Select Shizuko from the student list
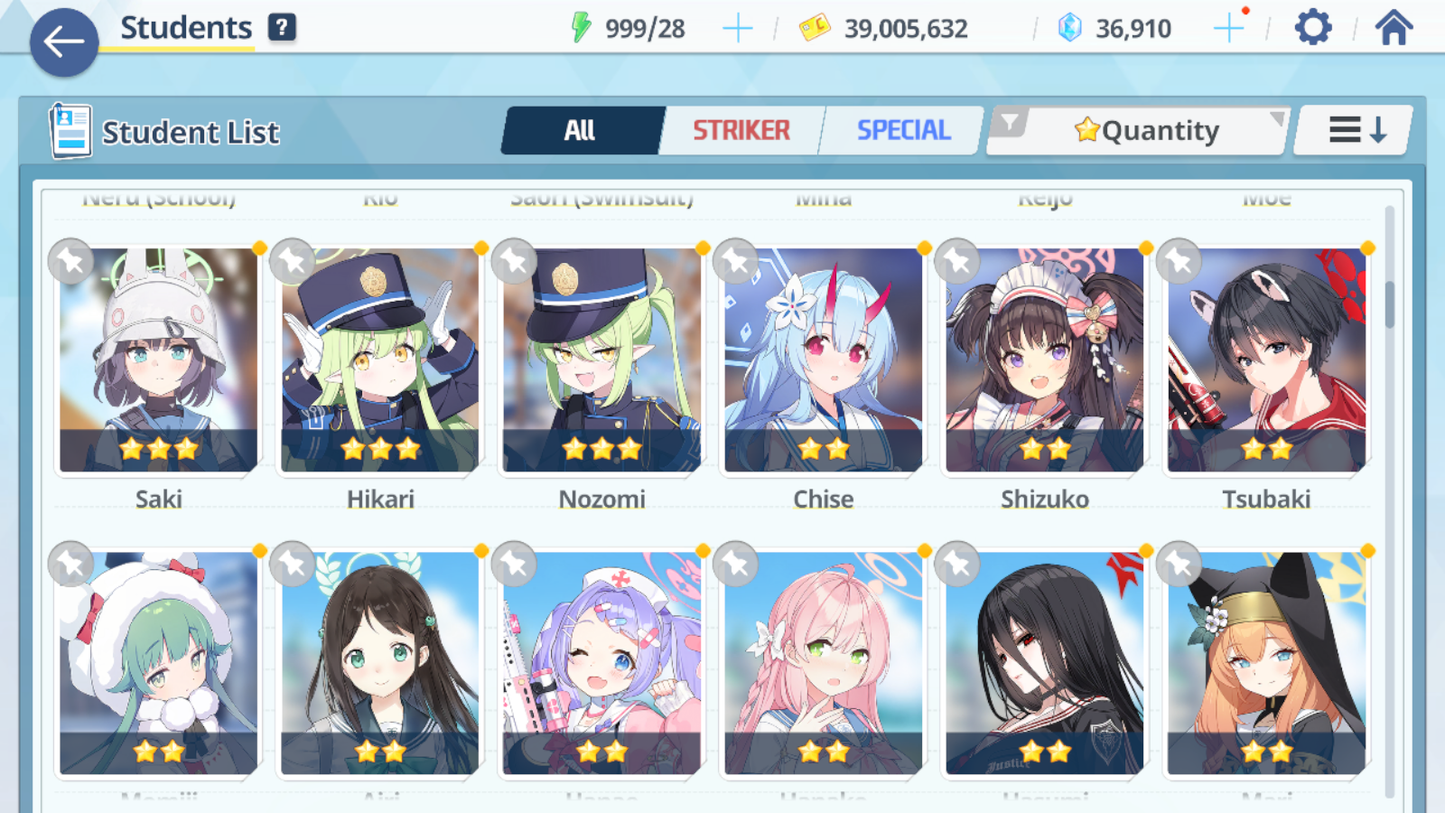Image resolution: width=1445 pixels, height=813 pixels. [1045, 360]
